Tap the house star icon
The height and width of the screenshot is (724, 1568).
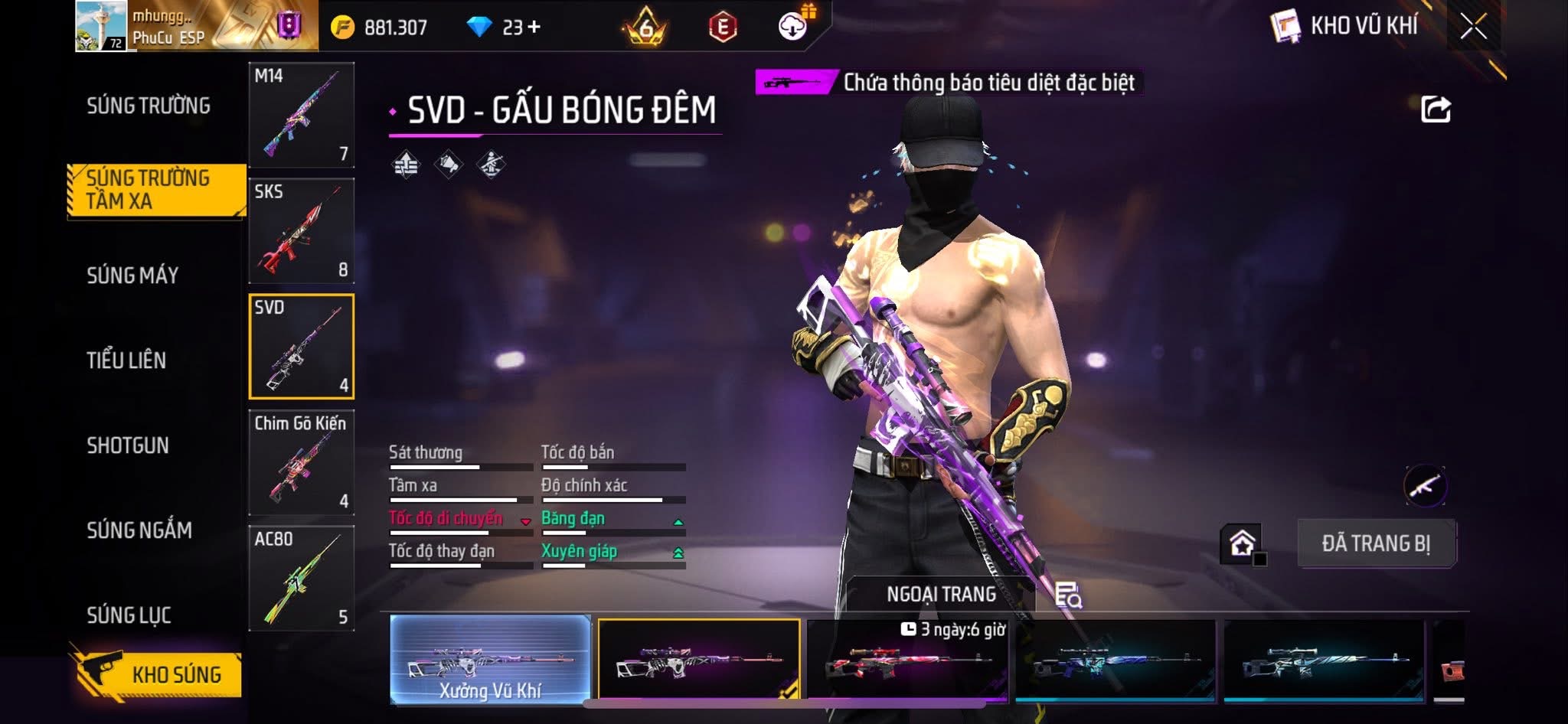[x=1242, y=543]
